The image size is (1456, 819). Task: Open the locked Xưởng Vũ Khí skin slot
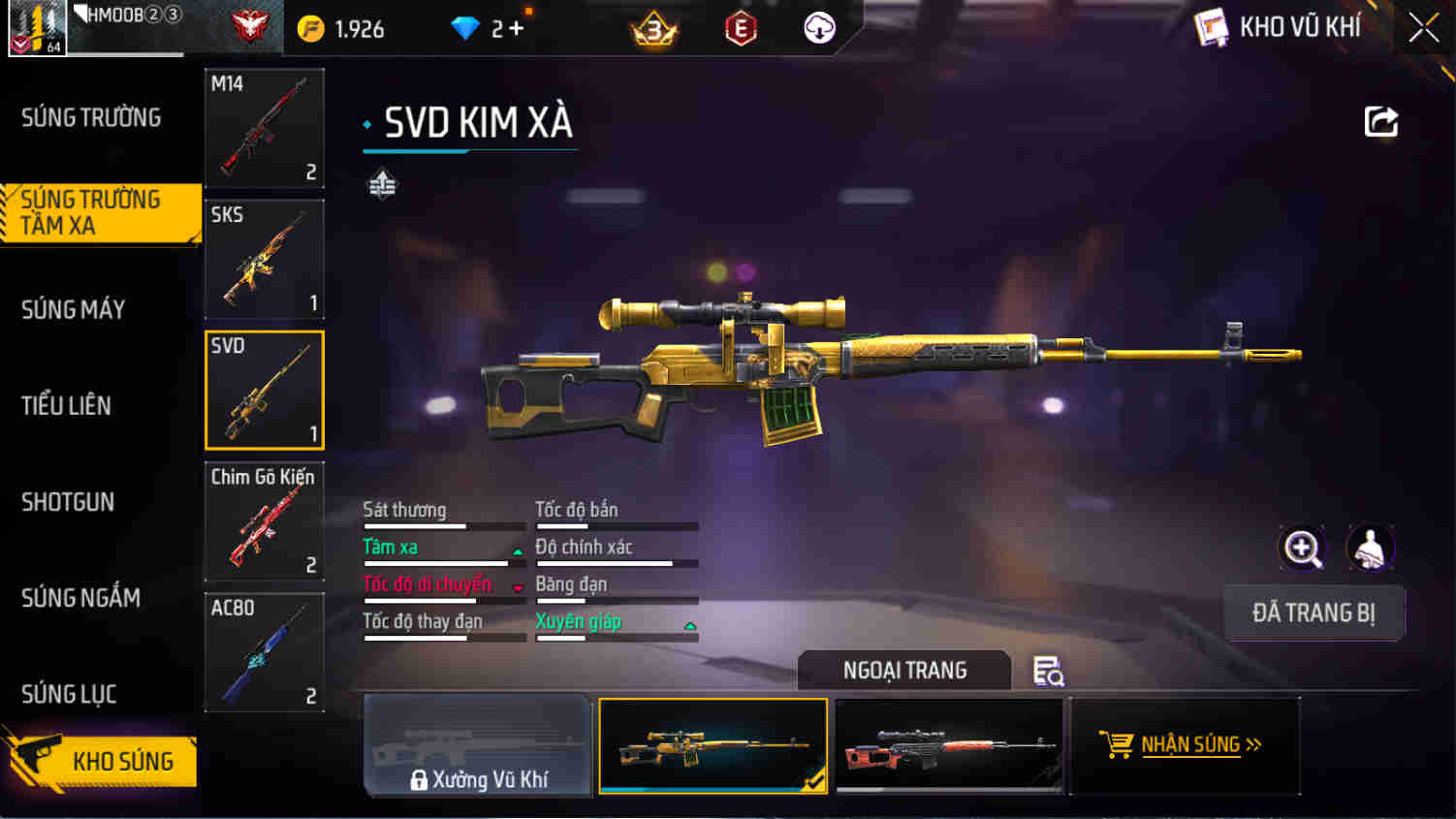point(477,745)
